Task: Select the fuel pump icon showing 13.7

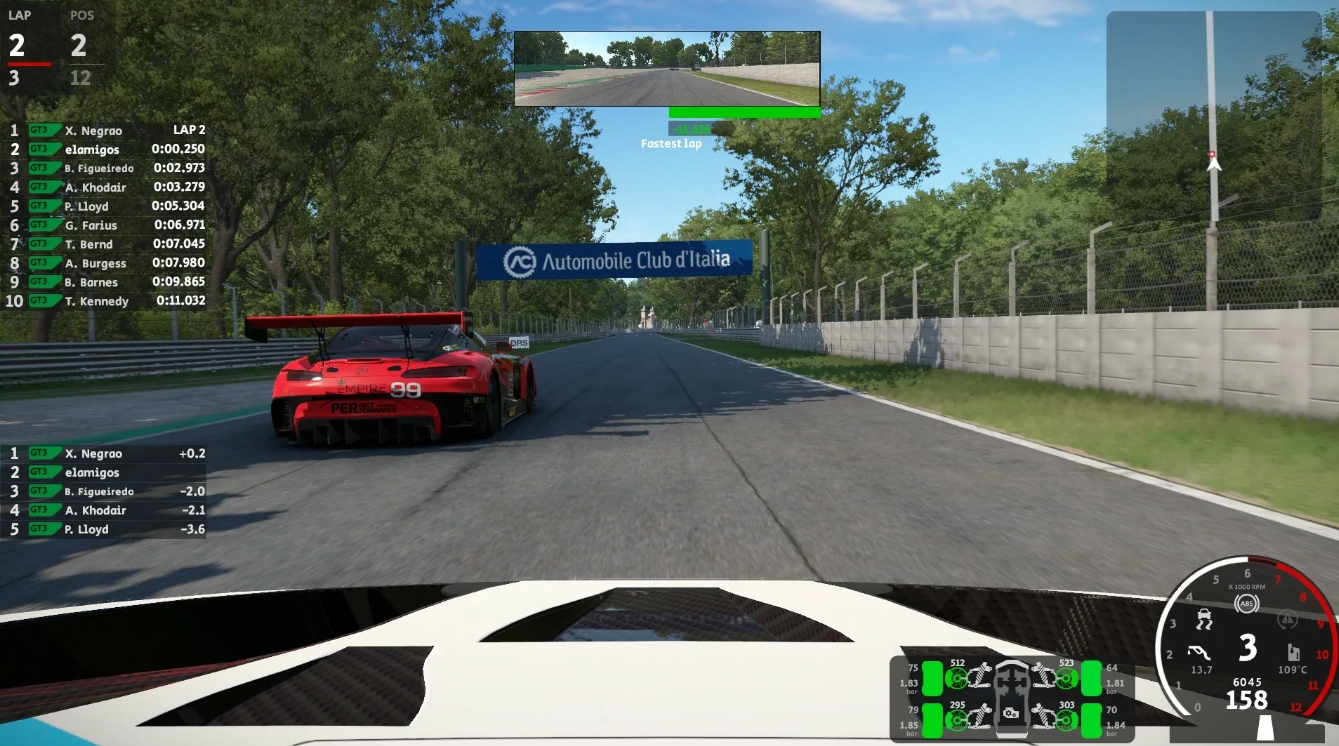Action: 1198,652
